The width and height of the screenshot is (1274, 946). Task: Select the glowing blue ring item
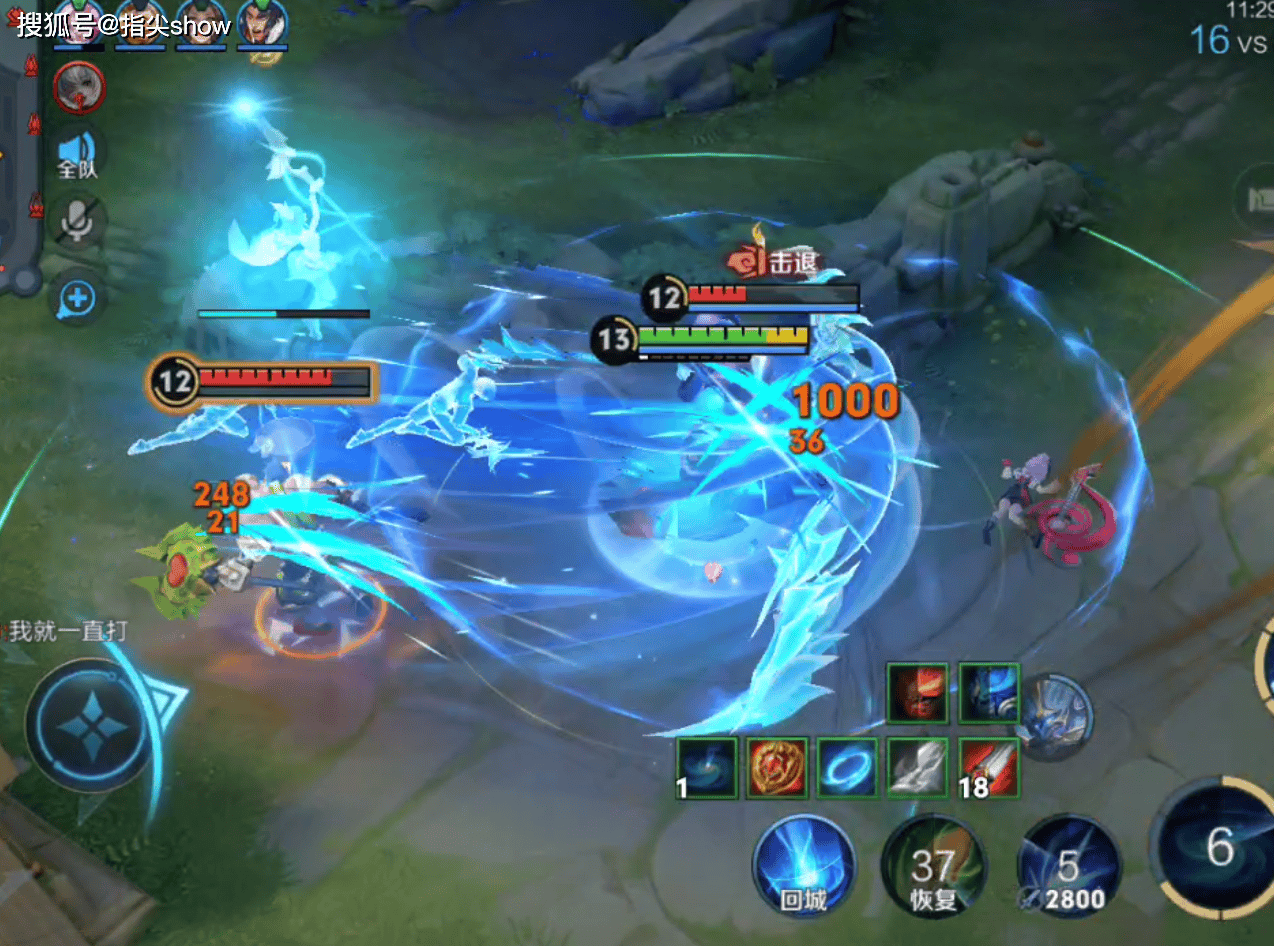tap(847, 768)
